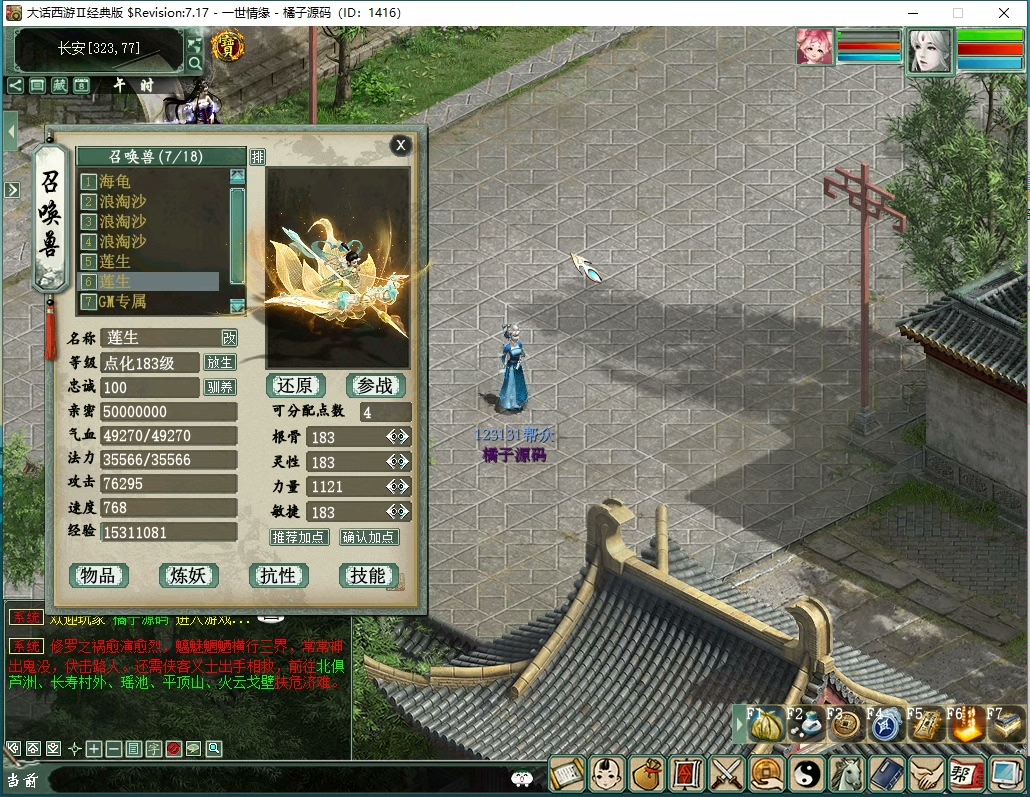
Task: Open the 帮 guild menu
Action: click(965, 774)
